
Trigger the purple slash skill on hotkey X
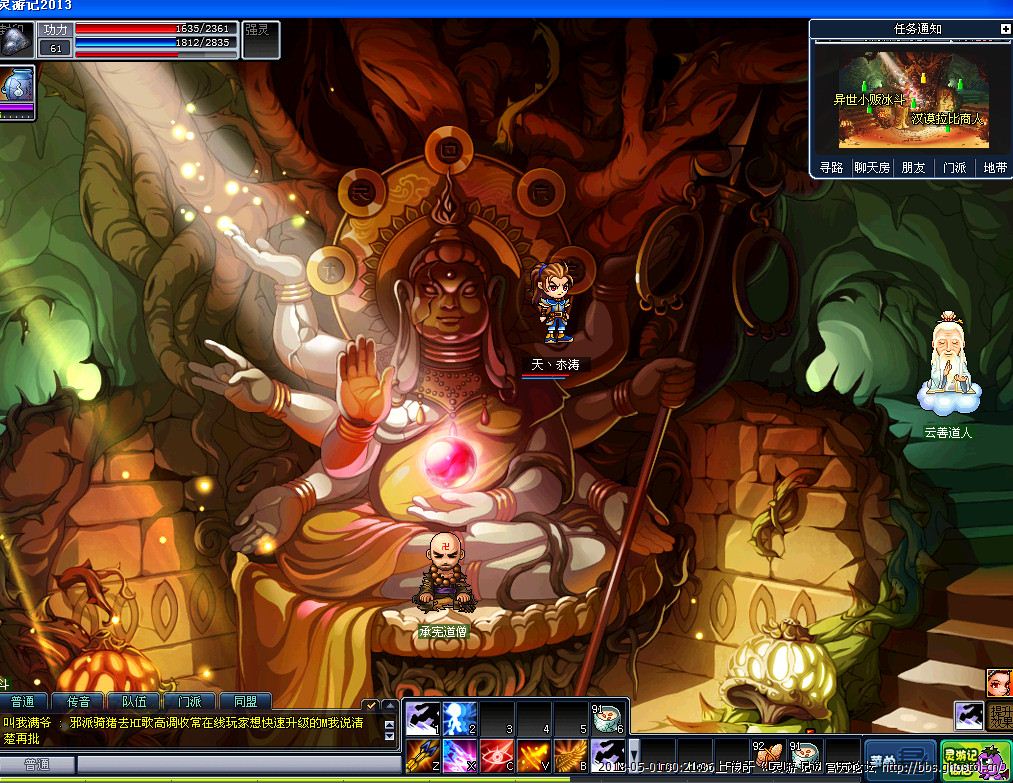click(x=459, y=755)
